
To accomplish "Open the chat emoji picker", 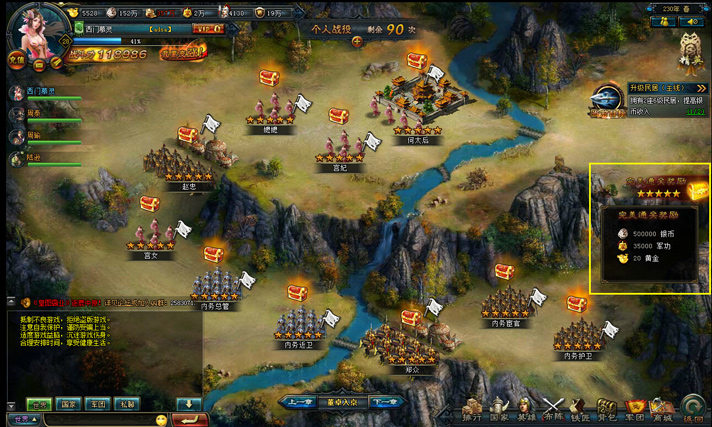I will (x=161, y=419).
